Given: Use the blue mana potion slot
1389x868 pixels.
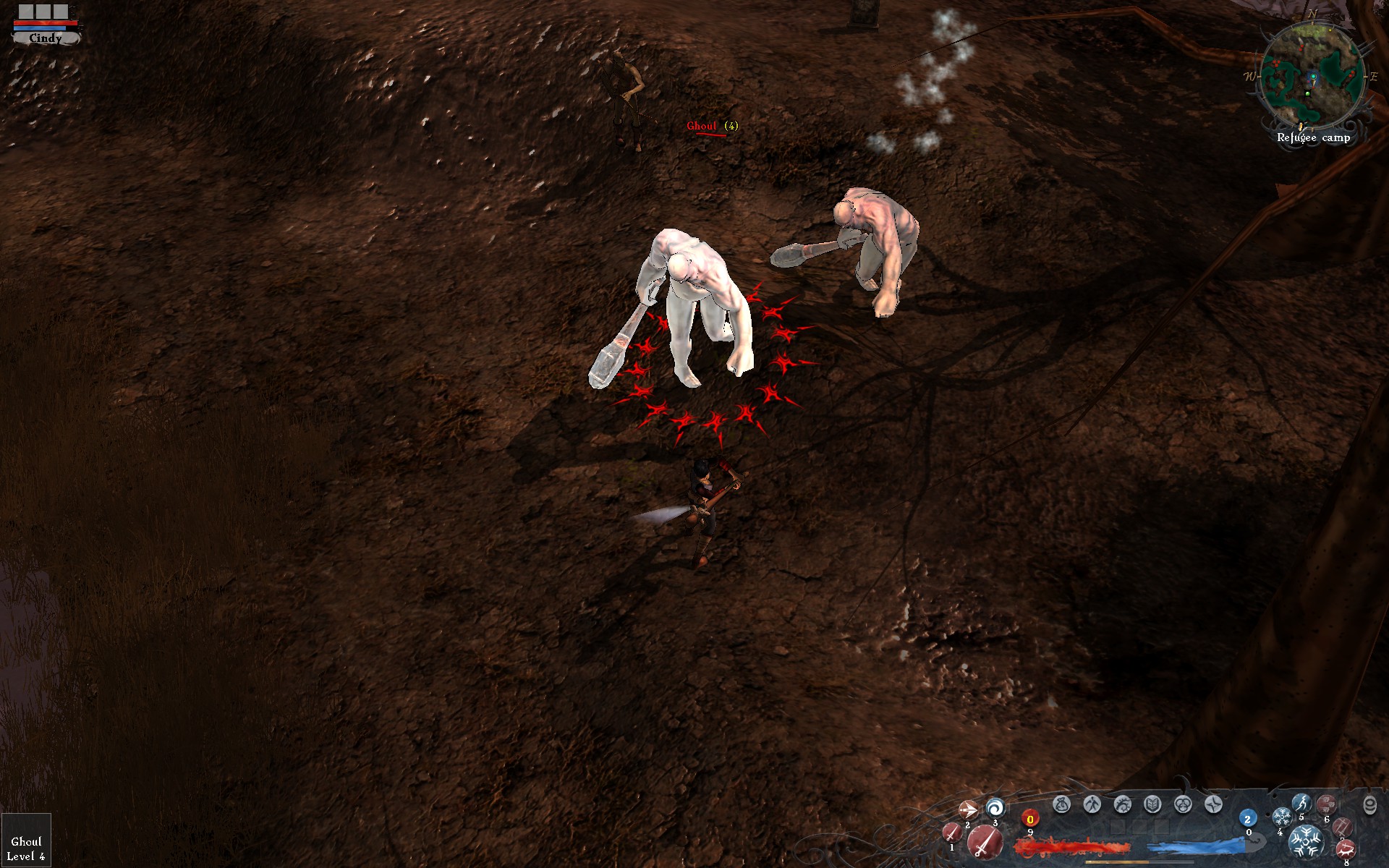Looking at the screenshot, I should point(1247,820).
